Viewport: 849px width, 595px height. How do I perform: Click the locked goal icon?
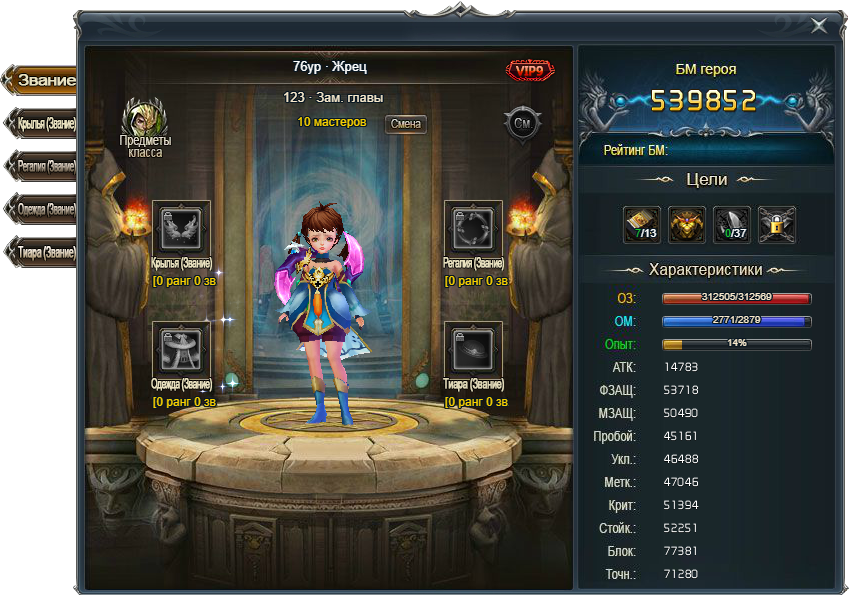click(775, 223)
